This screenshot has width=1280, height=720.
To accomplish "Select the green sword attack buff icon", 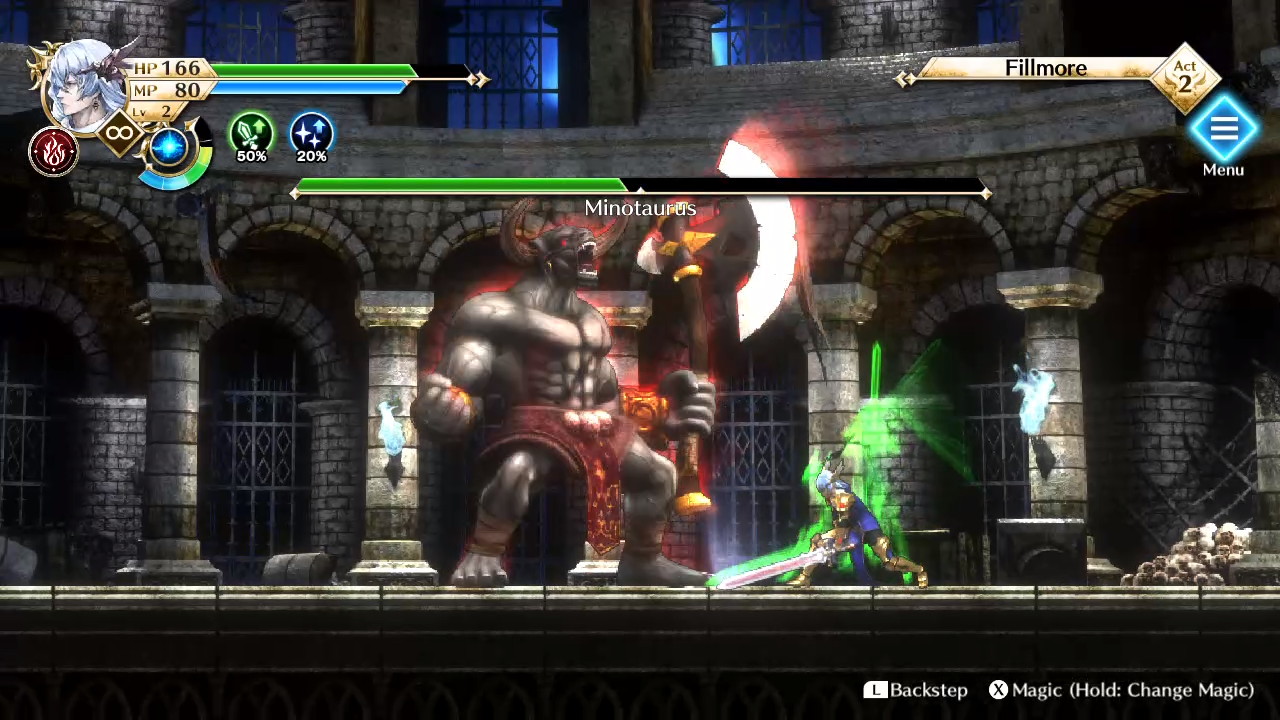I will 253,133.
